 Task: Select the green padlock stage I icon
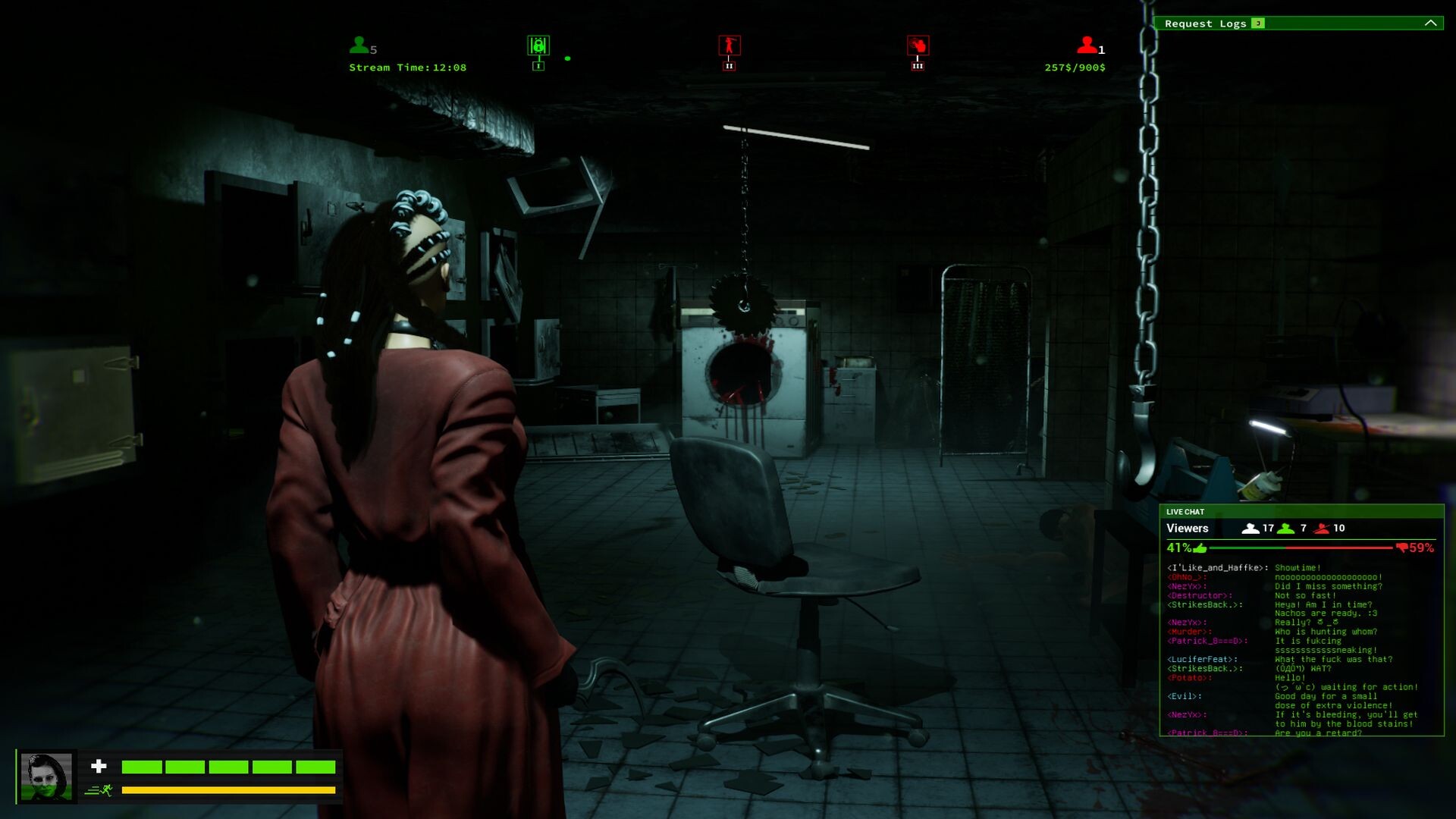click(x=538, y=46)
